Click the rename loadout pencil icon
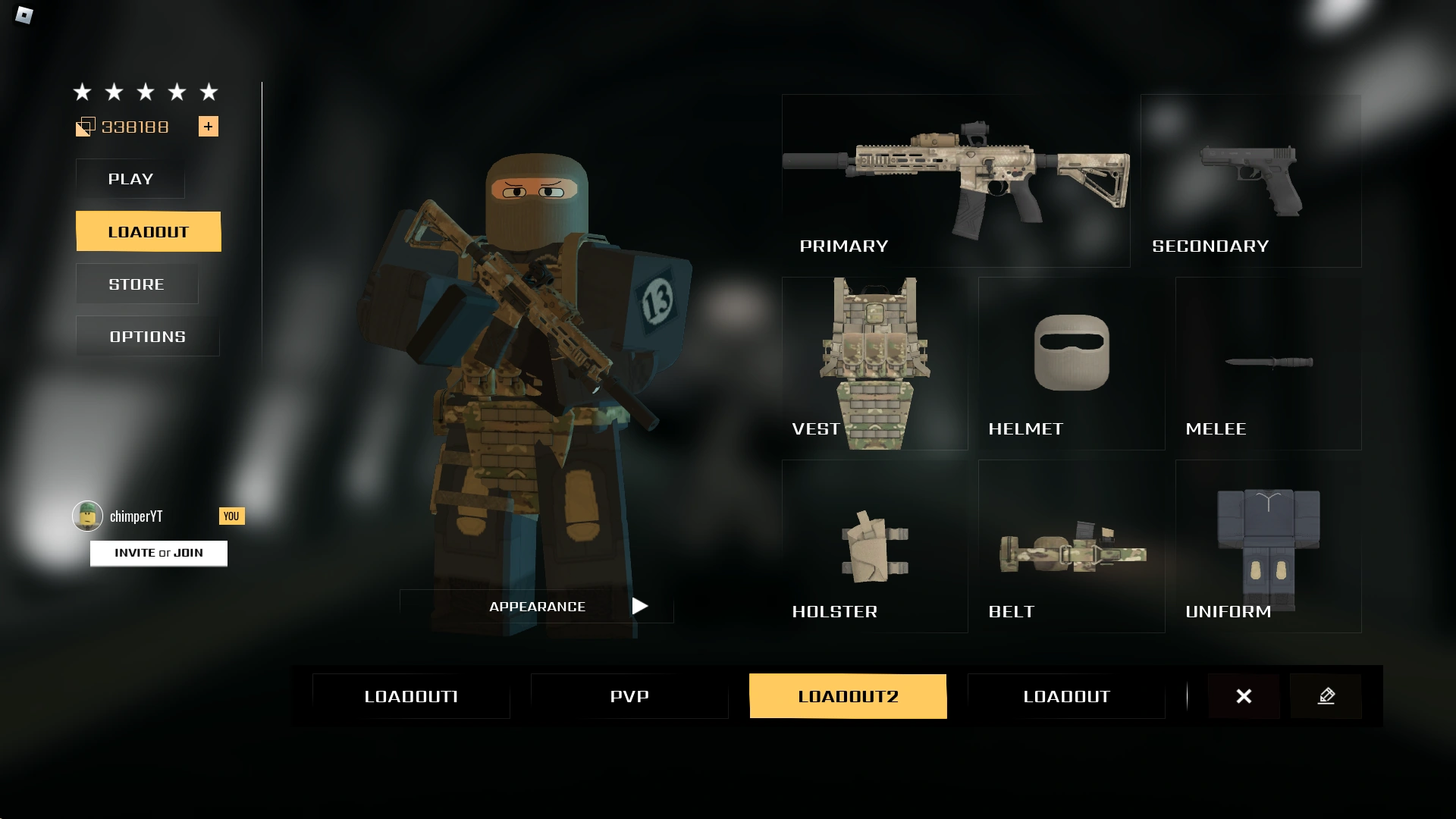The height and width of the screenshot is (819, 1456). (1326, 696)
